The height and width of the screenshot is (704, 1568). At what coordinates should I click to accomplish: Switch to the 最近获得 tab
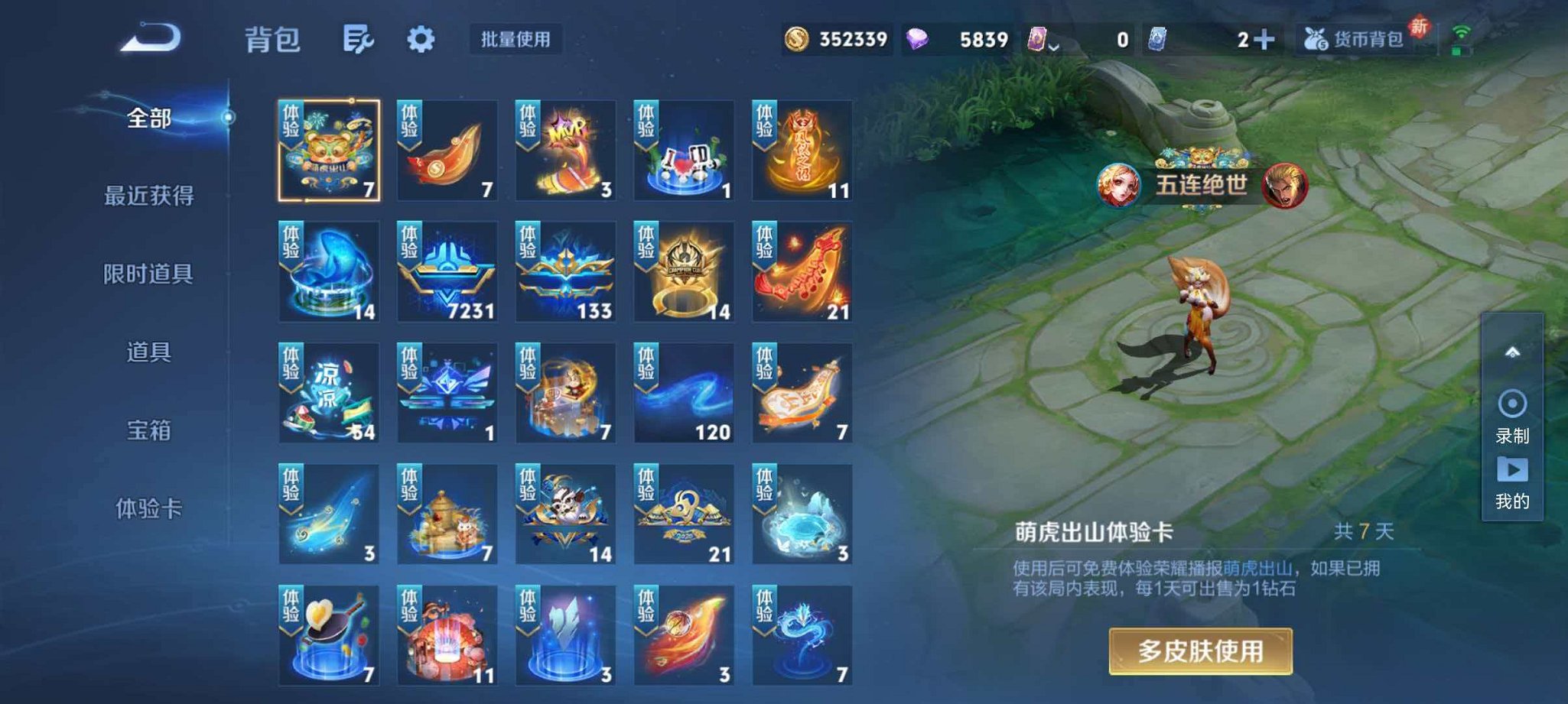[x=148, y=196]
